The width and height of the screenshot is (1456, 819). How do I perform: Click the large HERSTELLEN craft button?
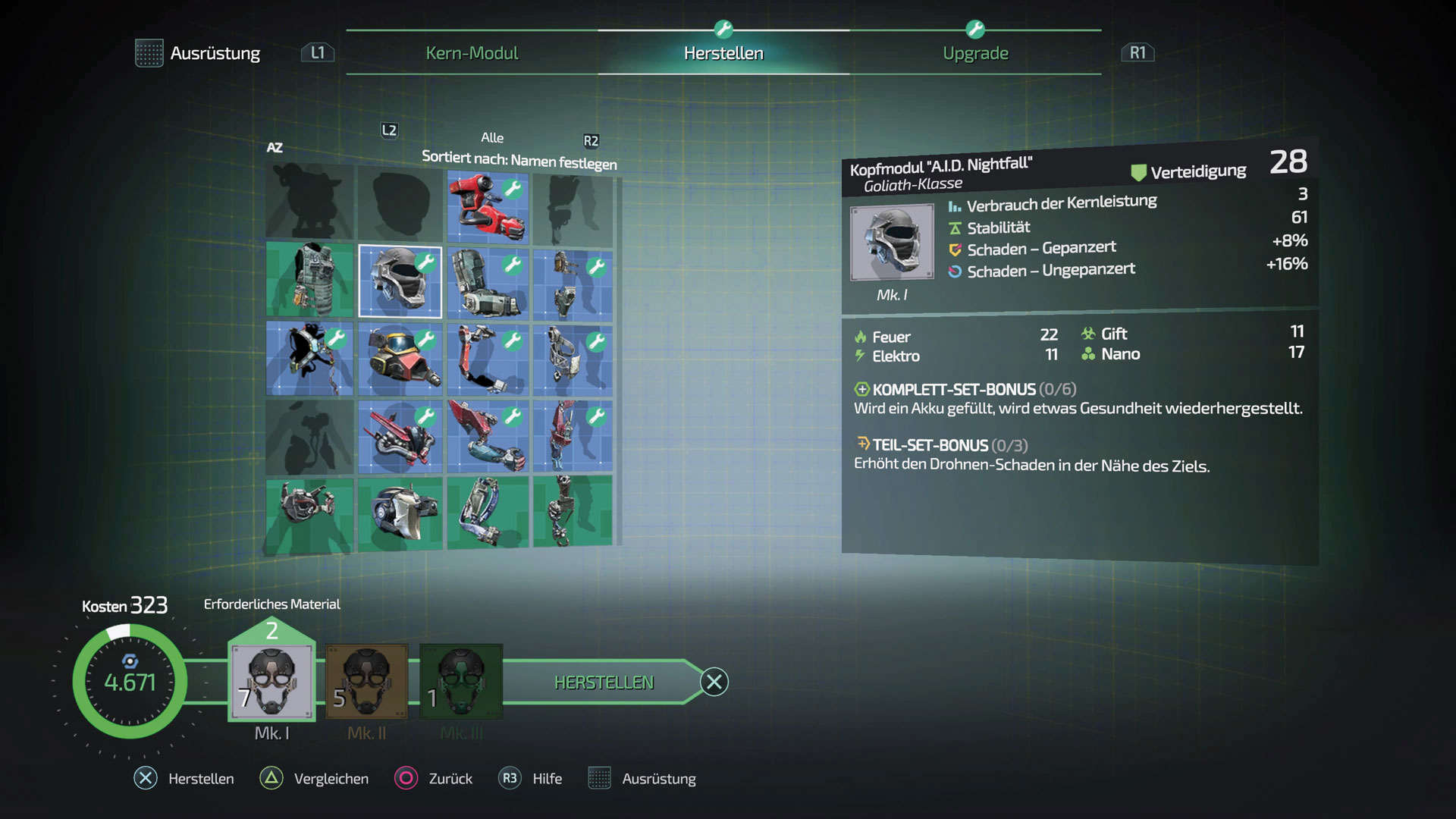(604, 682)
